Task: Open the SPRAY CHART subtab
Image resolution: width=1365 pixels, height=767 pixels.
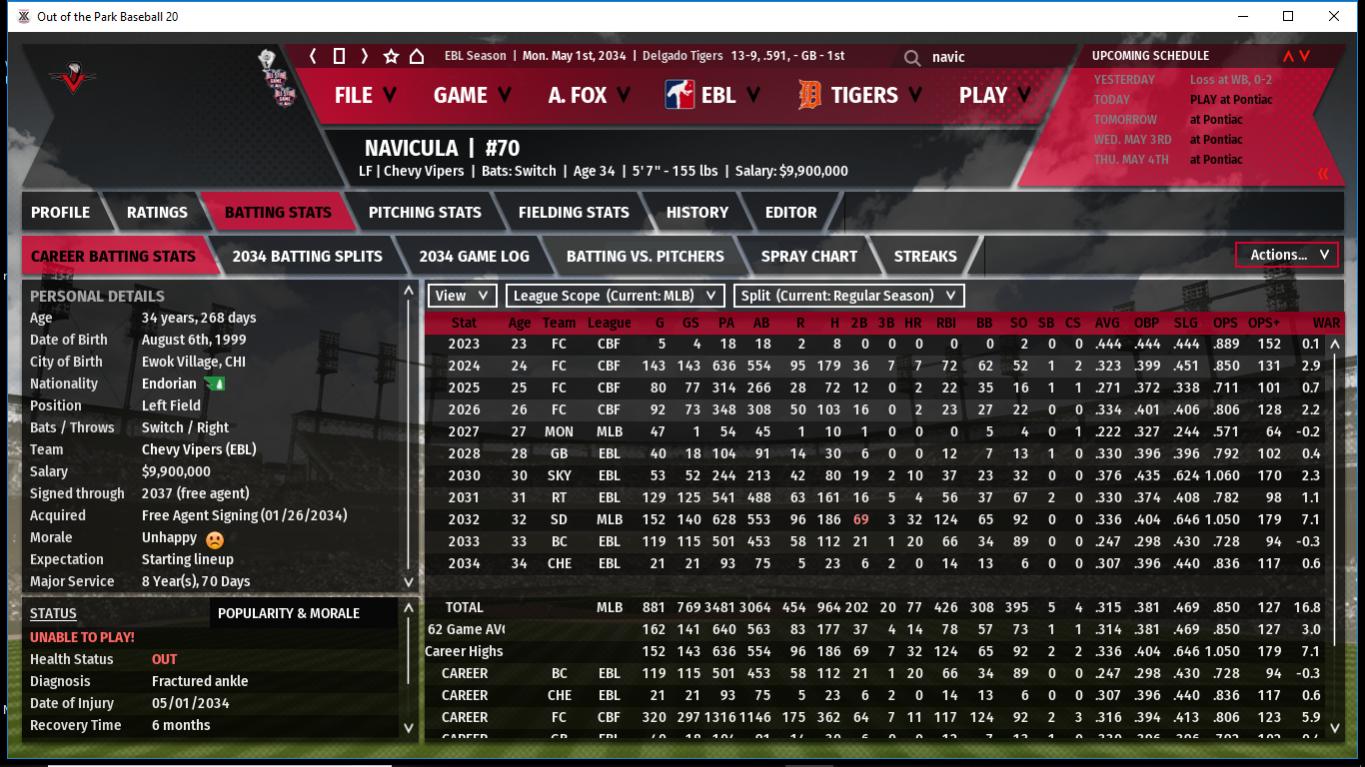Action: click(x=808, y=256)
